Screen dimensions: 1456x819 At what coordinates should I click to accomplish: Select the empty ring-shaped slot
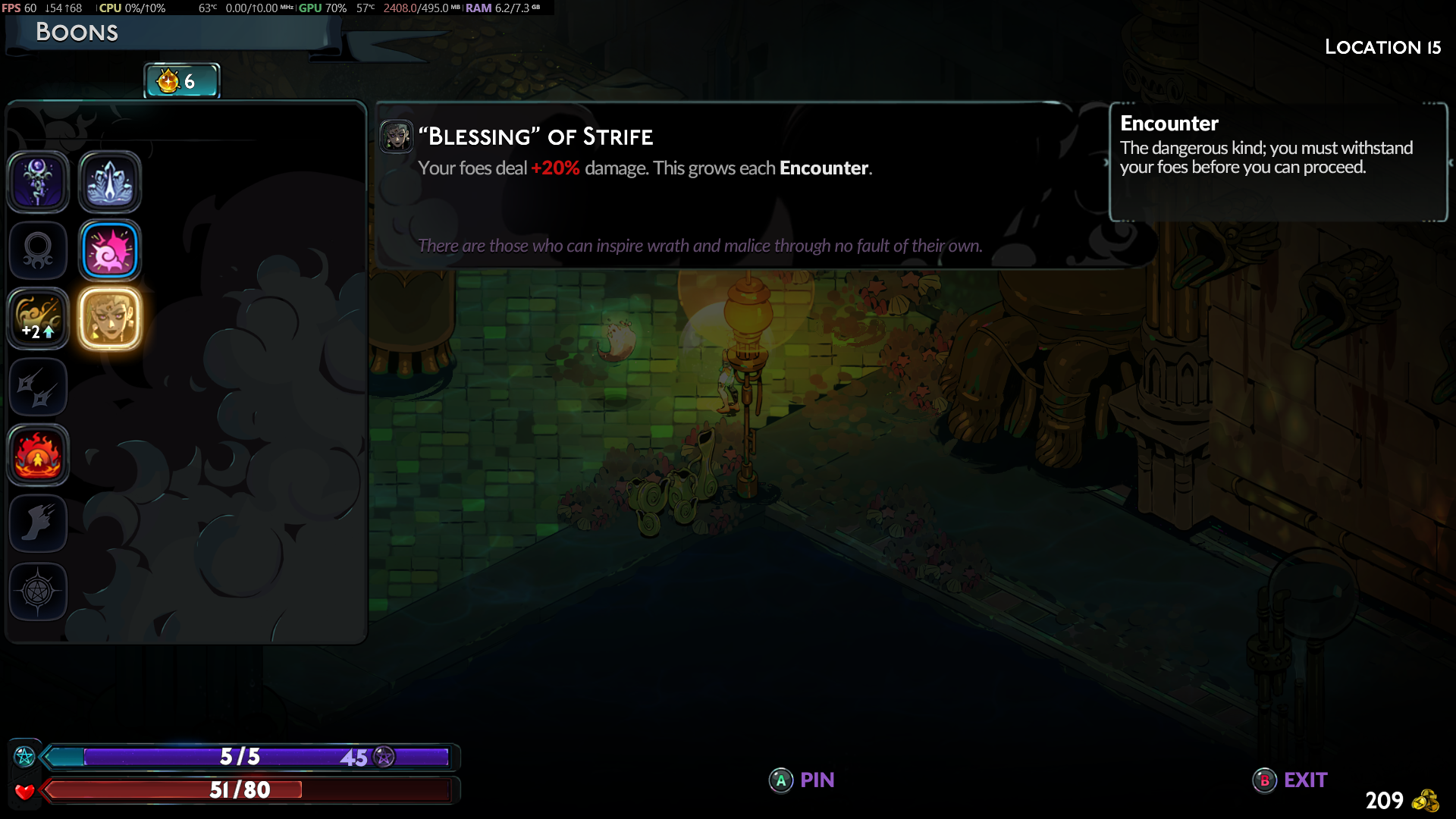[38, 250]
